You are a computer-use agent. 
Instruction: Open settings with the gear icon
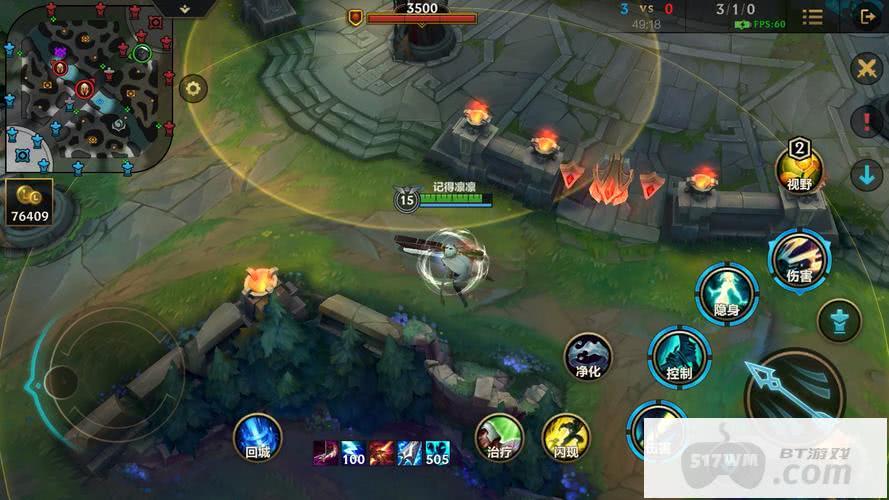pyautogui.click(x=193, y=88)
